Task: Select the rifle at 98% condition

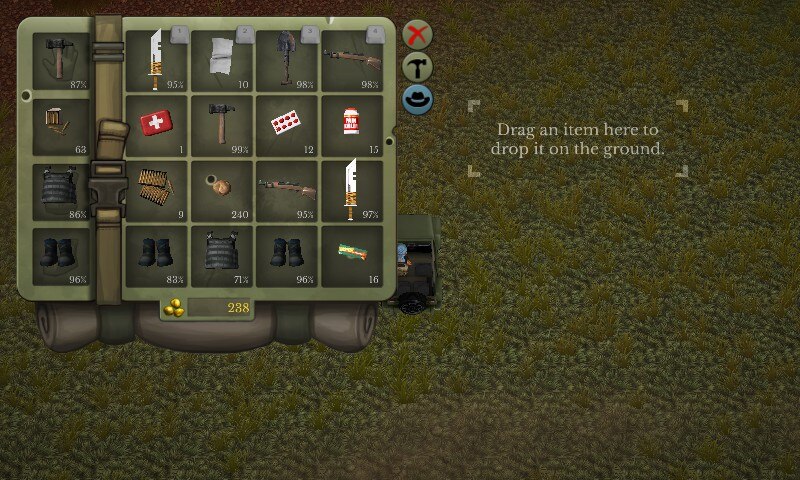Action: coord(352,60)
